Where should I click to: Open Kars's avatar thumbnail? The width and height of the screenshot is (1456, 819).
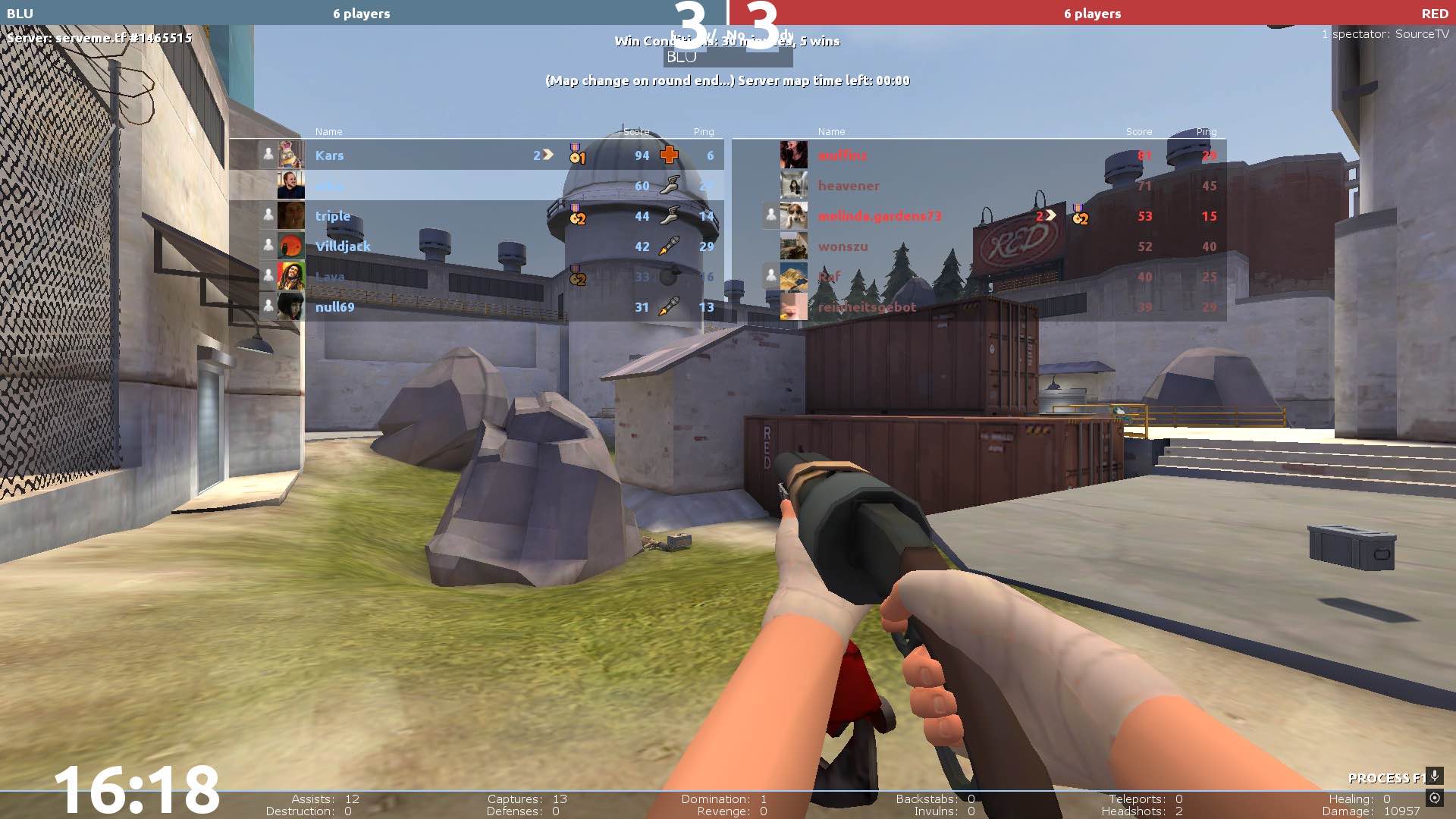(x=291, y=155)
